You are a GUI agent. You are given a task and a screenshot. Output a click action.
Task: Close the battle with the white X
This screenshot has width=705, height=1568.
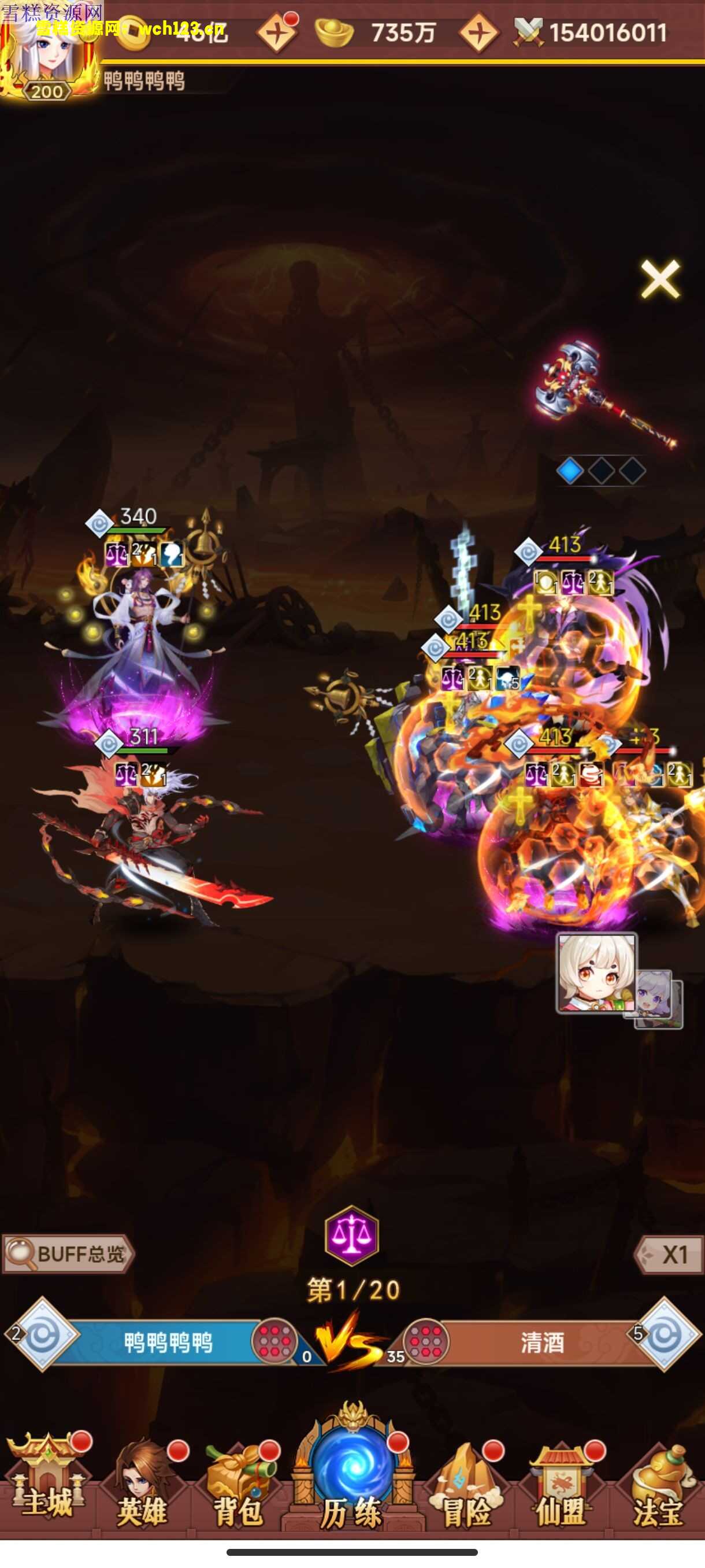pos(659,279)
